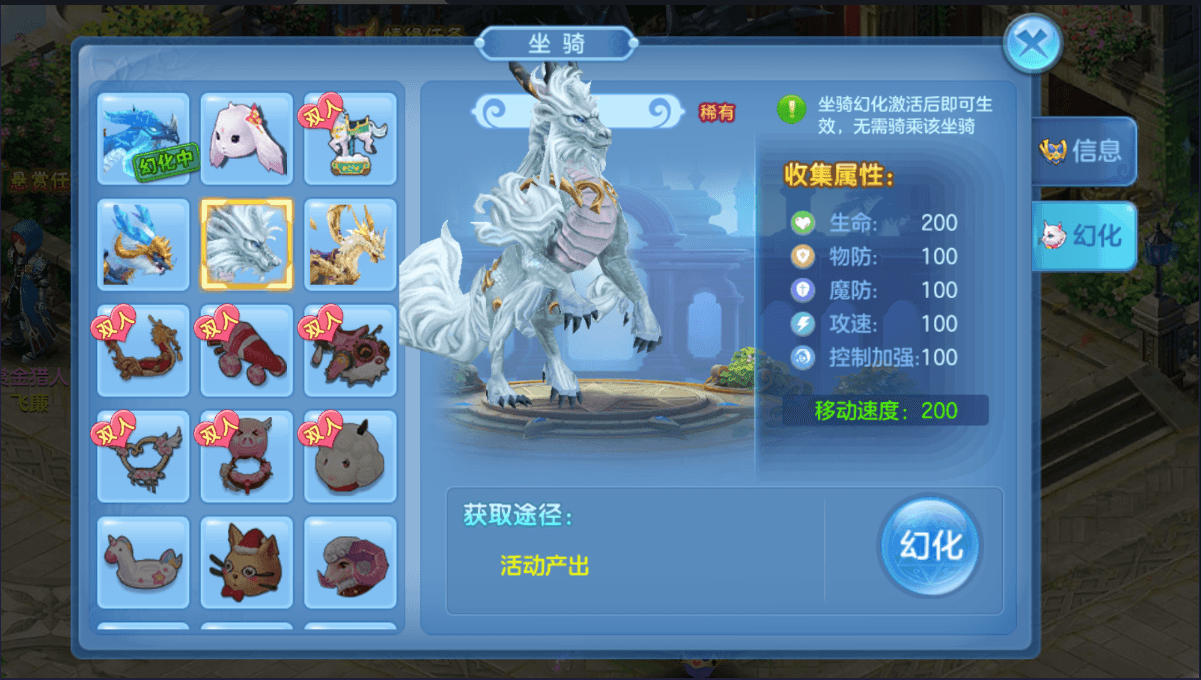Select the blue dragon mount marked 幻化中
The height and width of the screenshot is (680, 1201).
143,138
